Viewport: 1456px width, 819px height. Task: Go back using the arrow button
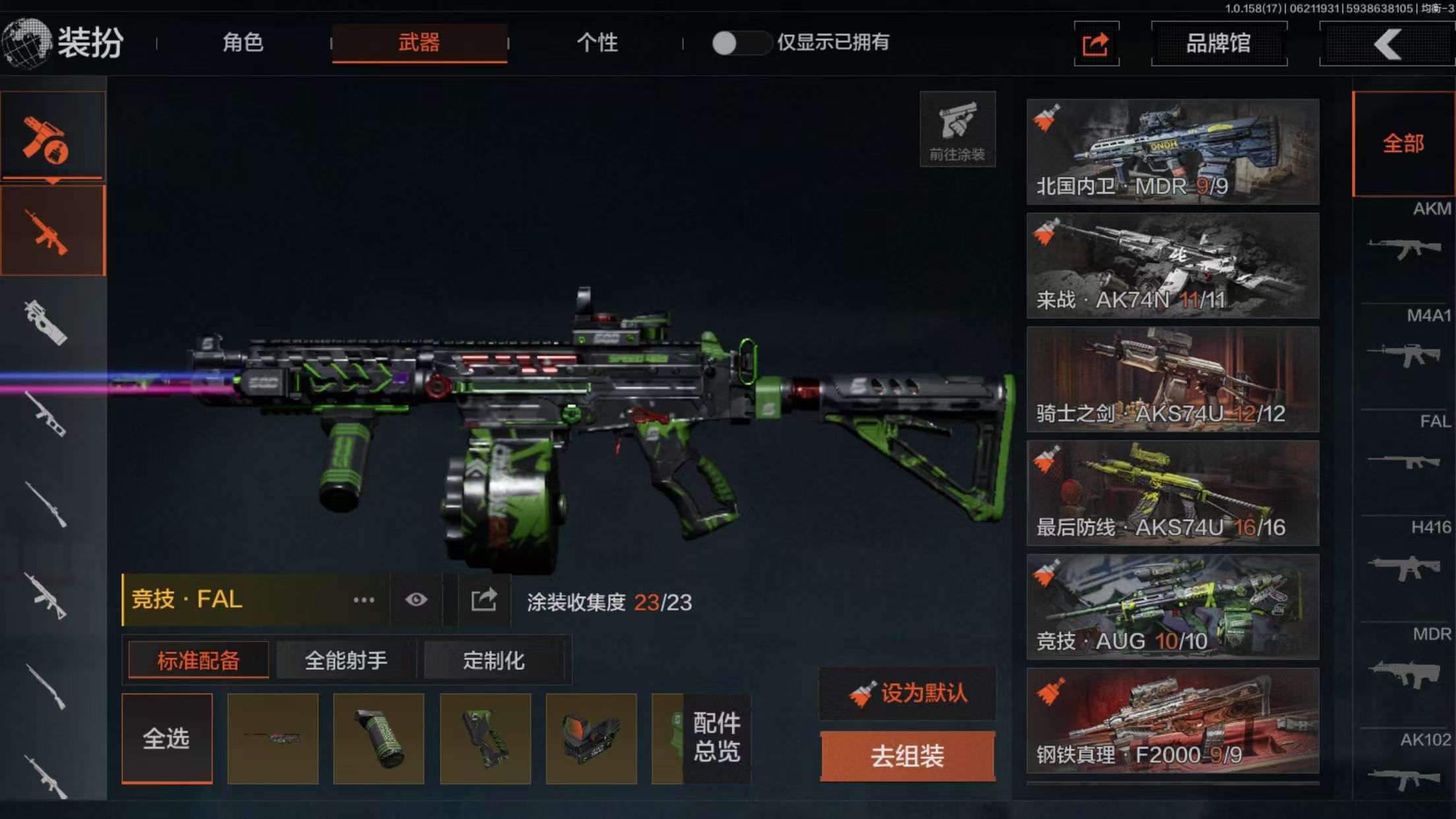coord(1387,44)
